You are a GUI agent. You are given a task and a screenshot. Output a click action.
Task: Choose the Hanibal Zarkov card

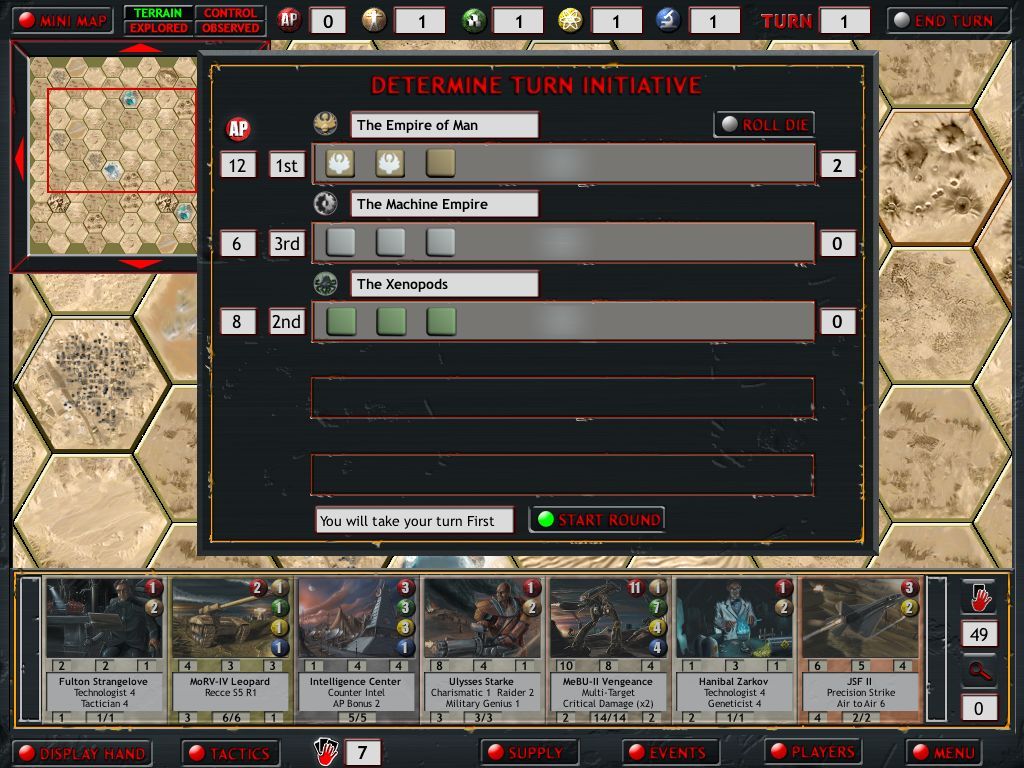734,649
